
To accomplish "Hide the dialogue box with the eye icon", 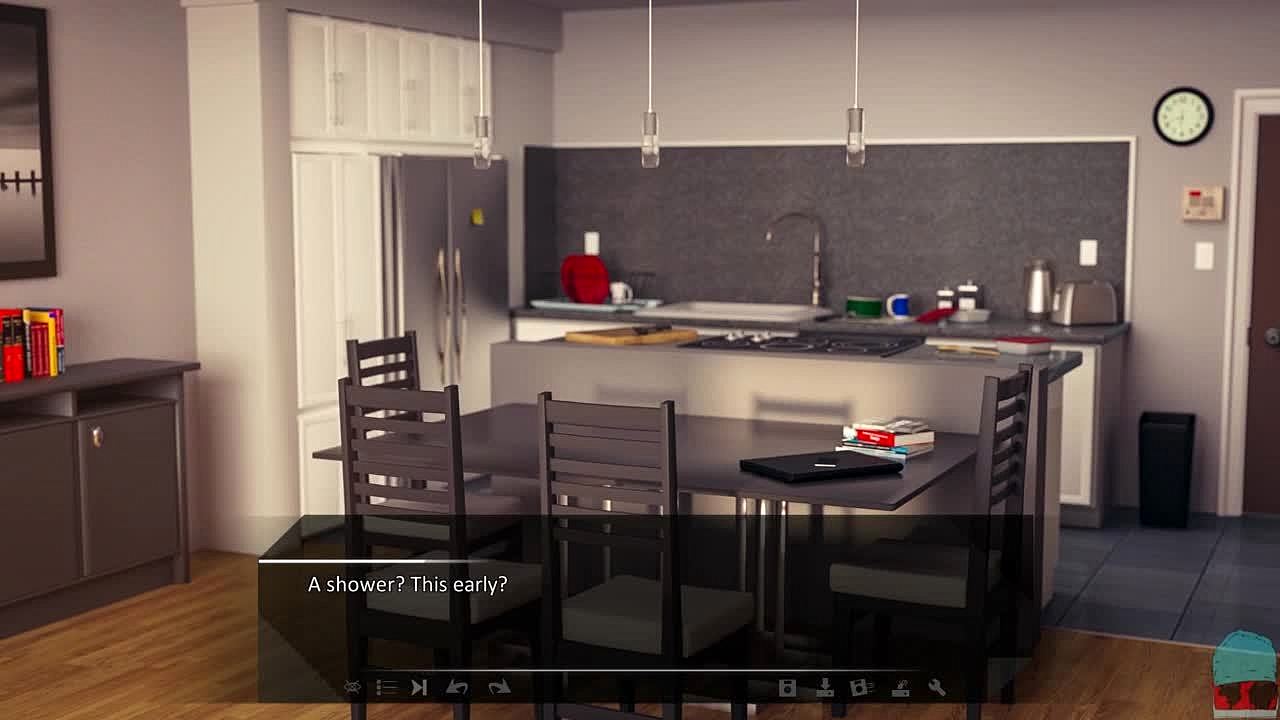I will [x=352, y=688].
